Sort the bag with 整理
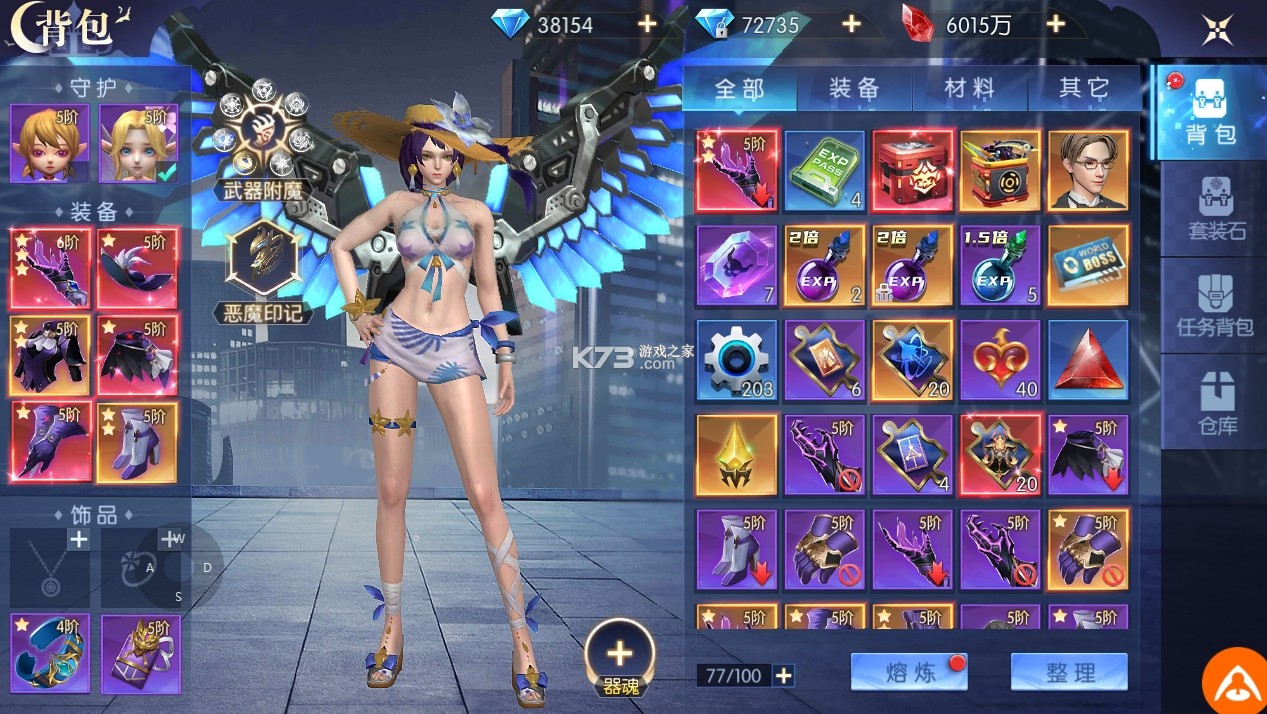The image size is (1267, 714). pyautogui.click(x=1069, y=672)
